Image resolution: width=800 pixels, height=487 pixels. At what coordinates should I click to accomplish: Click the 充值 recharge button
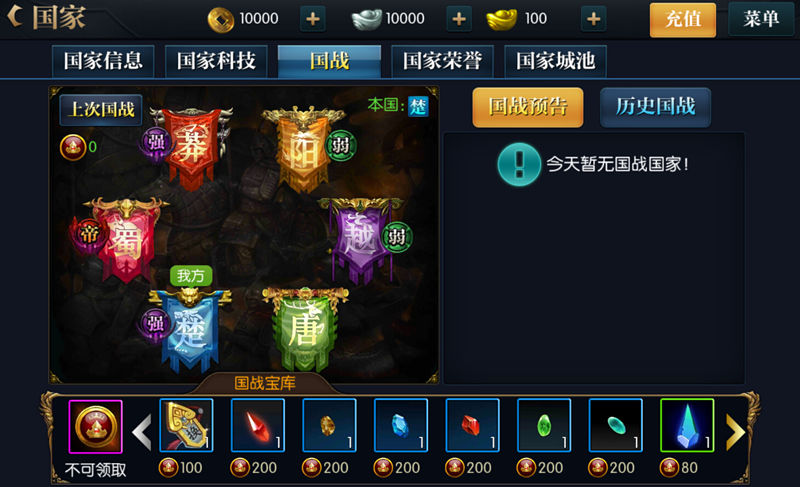click(x=683, y=19)
